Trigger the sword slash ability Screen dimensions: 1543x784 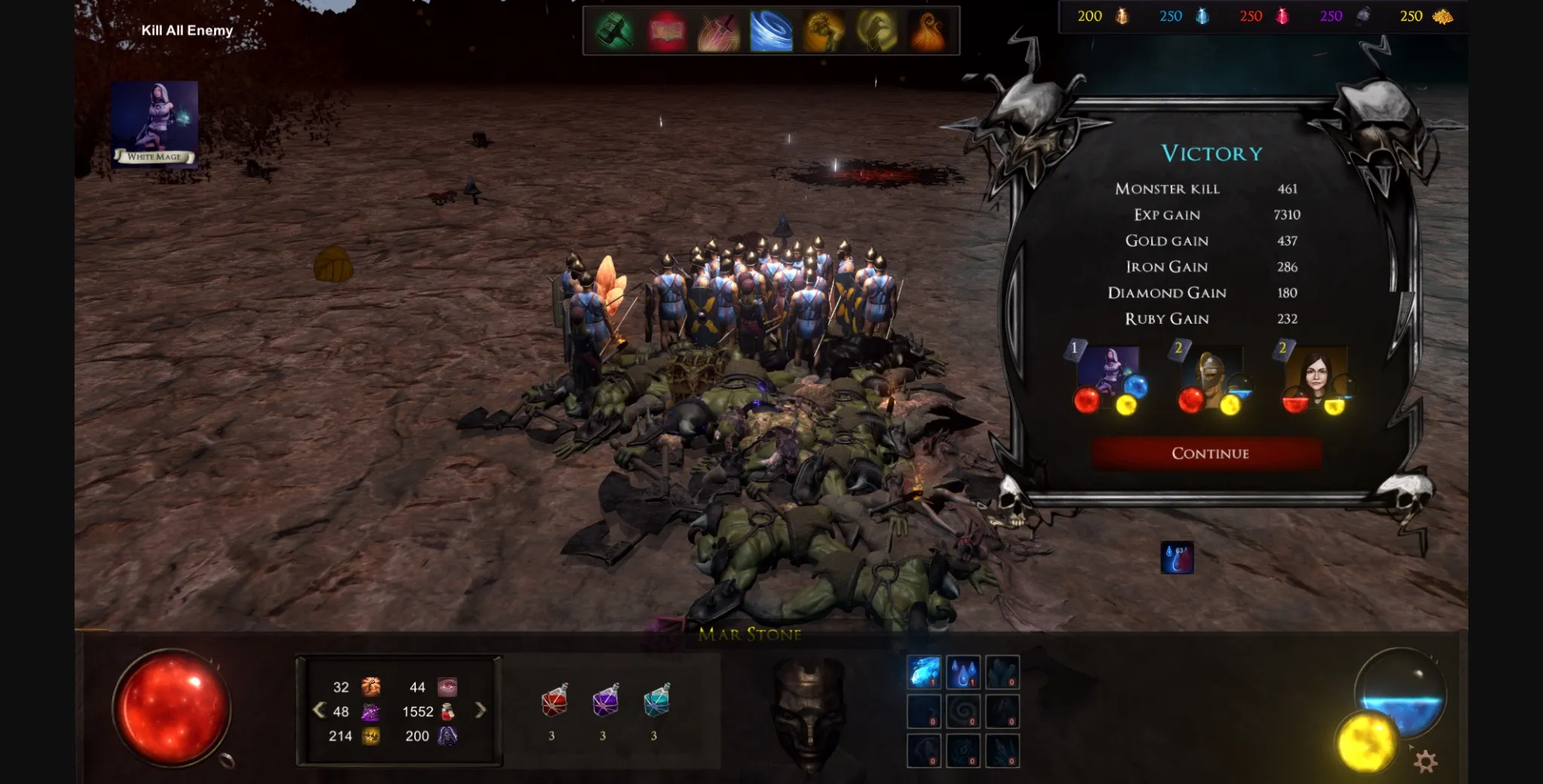point(719,32)
